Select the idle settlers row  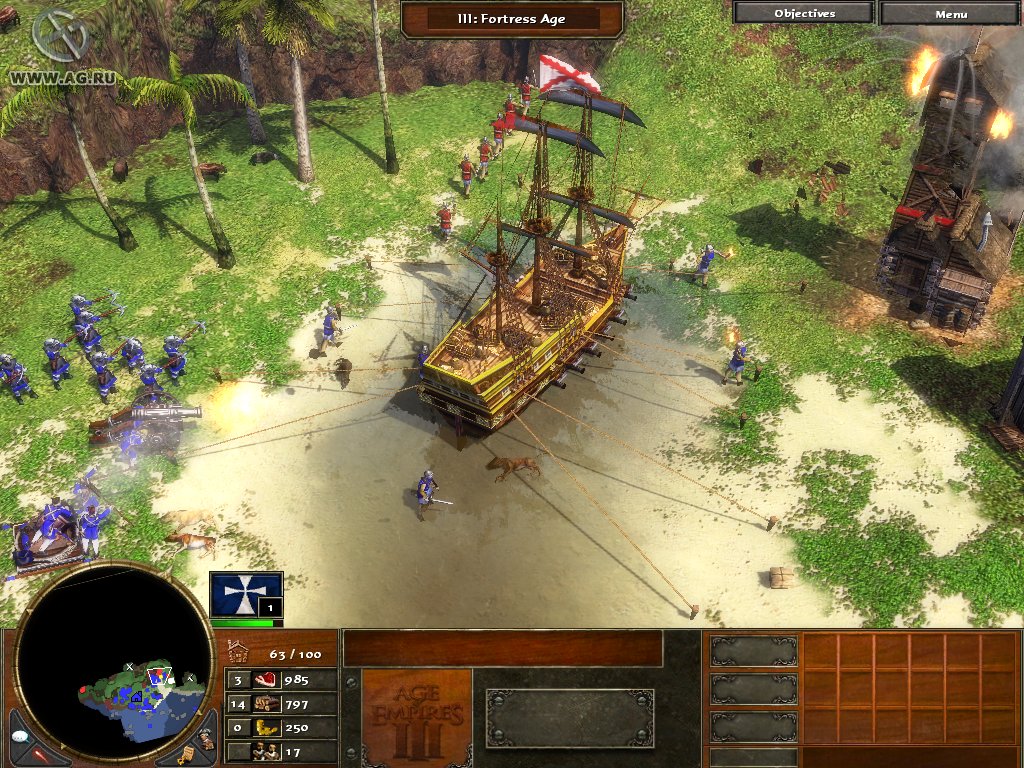(282, 752)
